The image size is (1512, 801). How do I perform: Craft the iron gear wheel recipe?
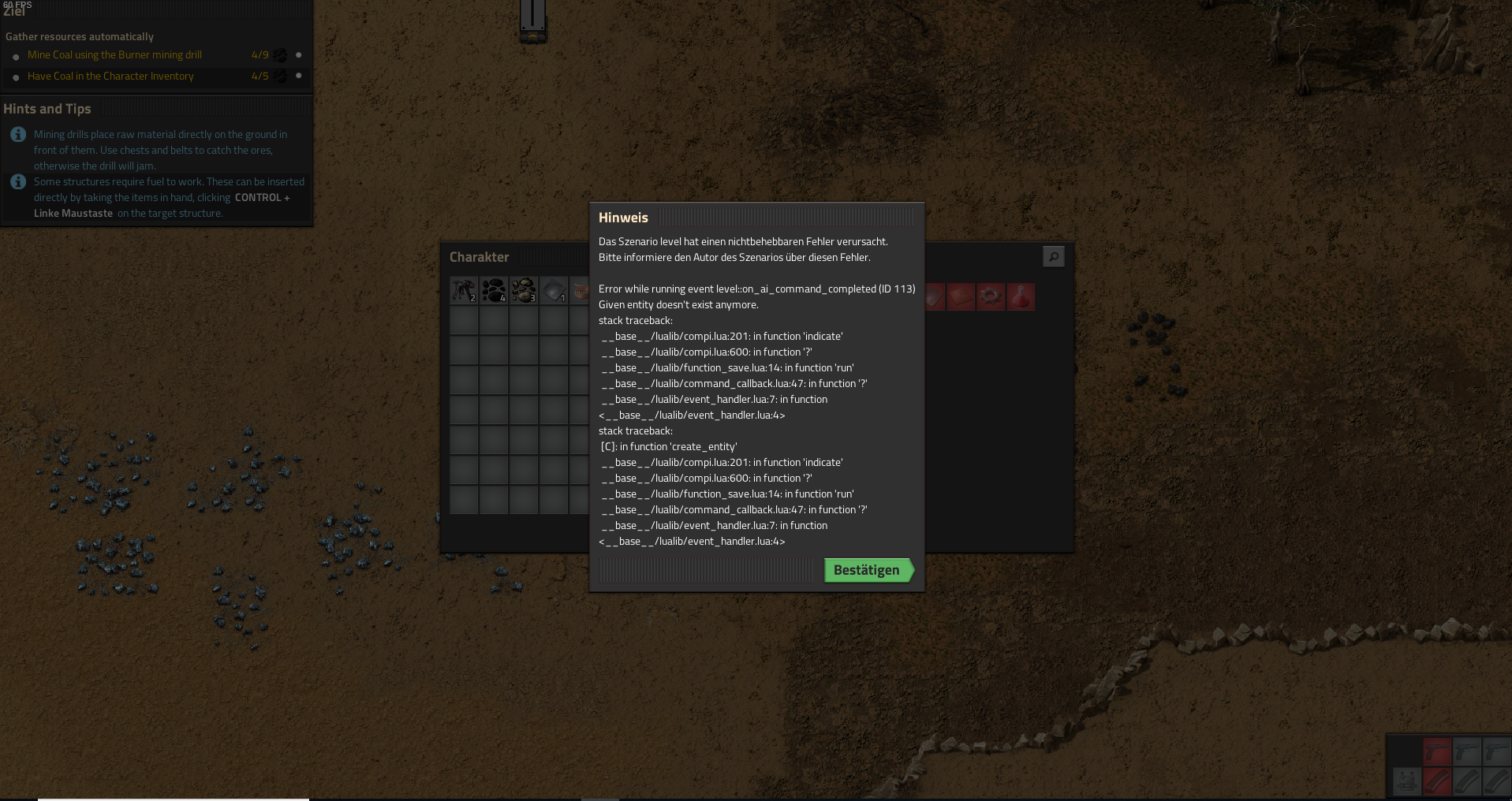tap(991, 297)
